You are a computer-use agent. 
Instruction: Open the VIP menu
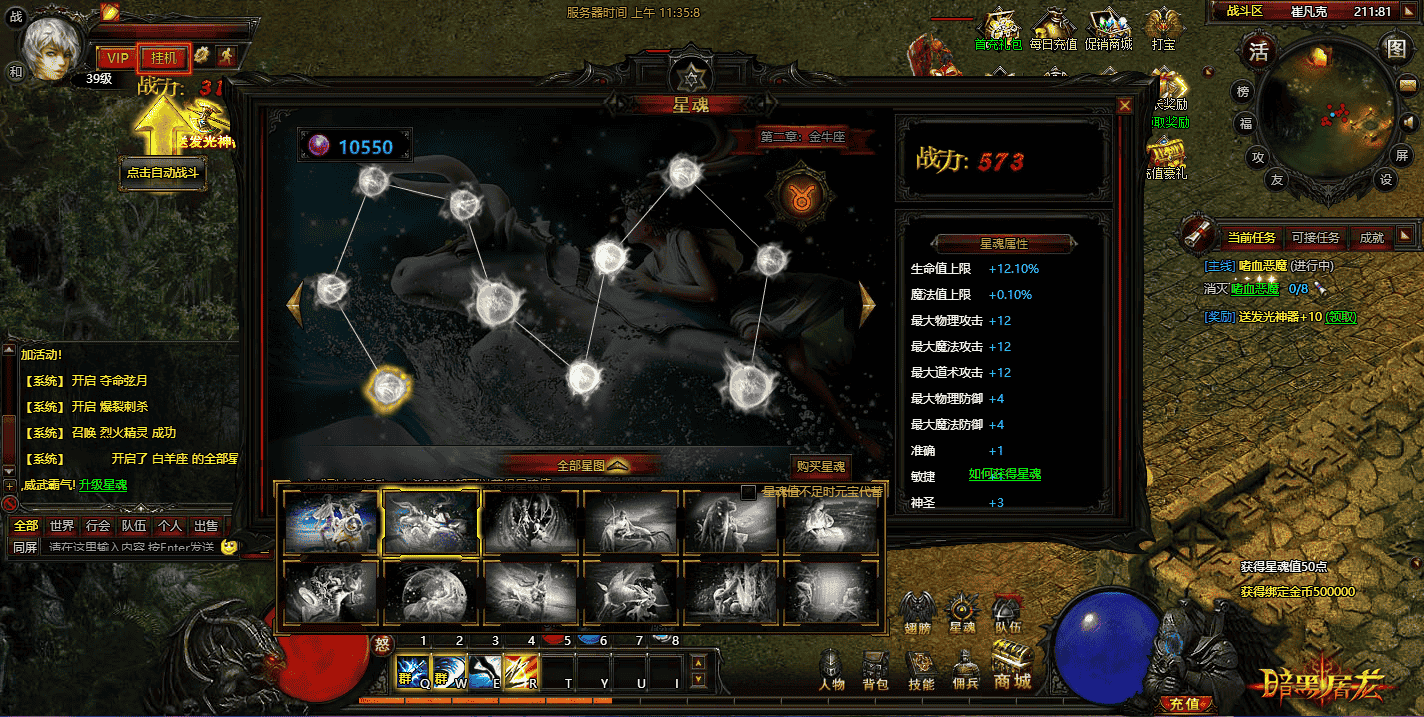pyautogui.click(x=118, y=57)
